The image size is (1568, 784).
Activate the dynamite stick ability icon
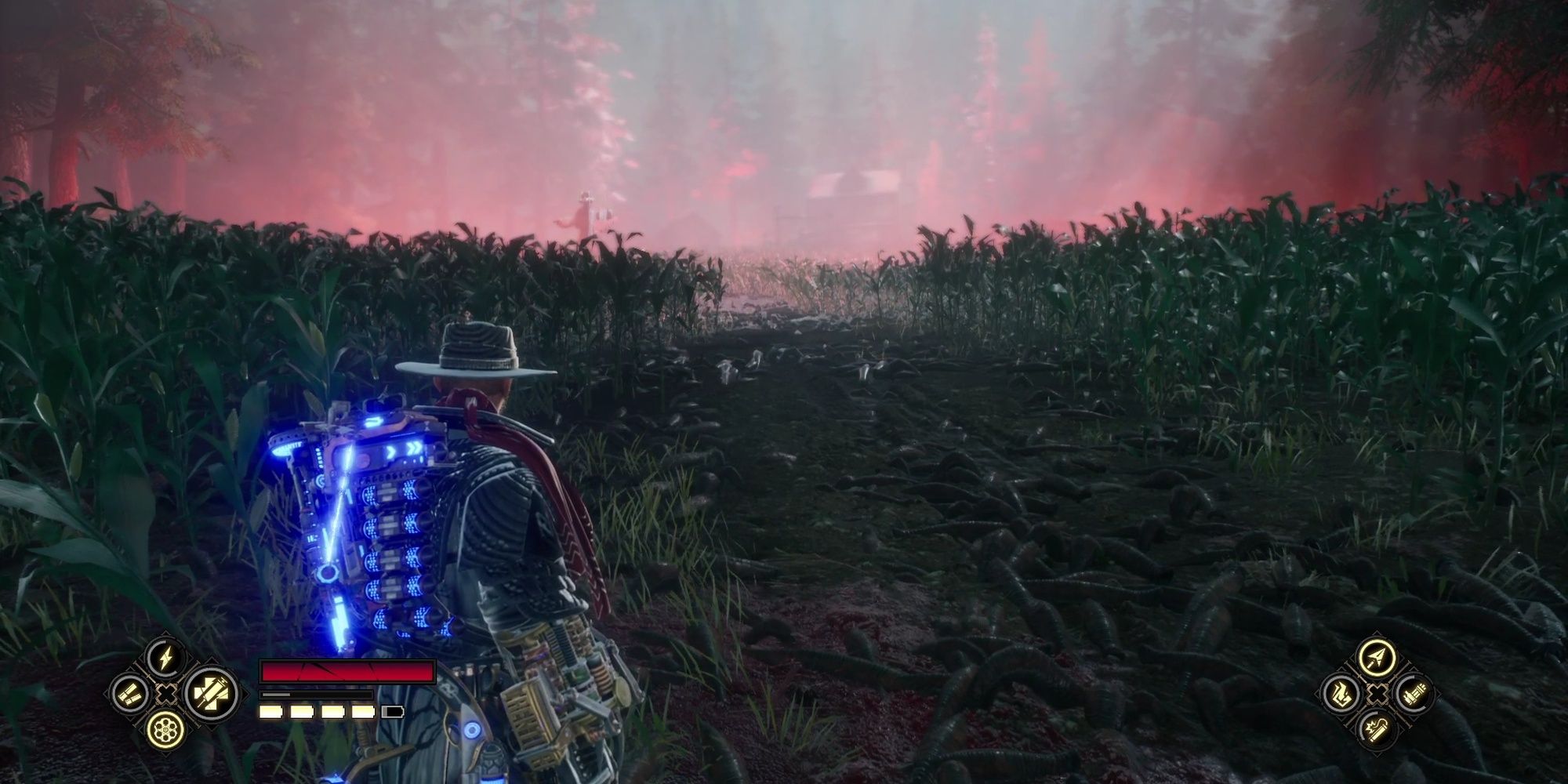[1377, 728]
